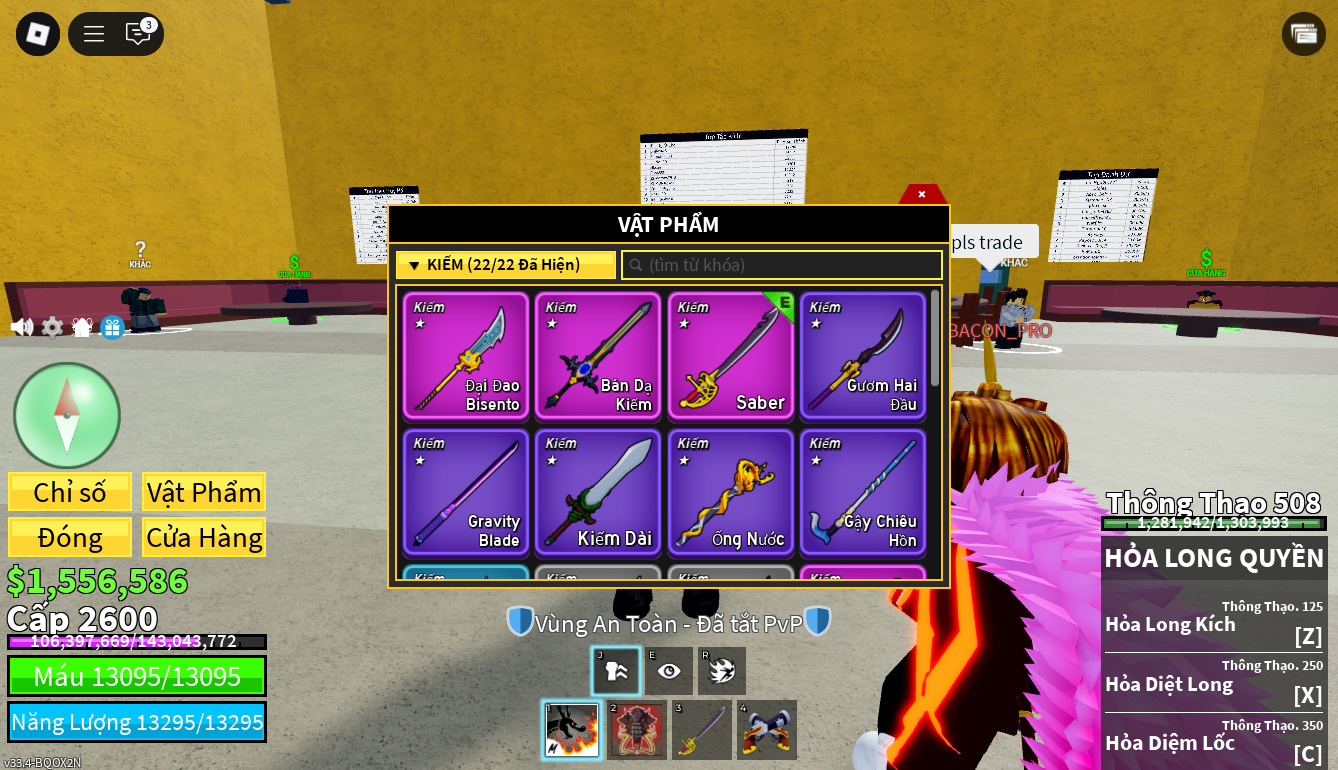1338x770 pixels.
Task: Open the Roblox chat button
Action: (138, 34)
